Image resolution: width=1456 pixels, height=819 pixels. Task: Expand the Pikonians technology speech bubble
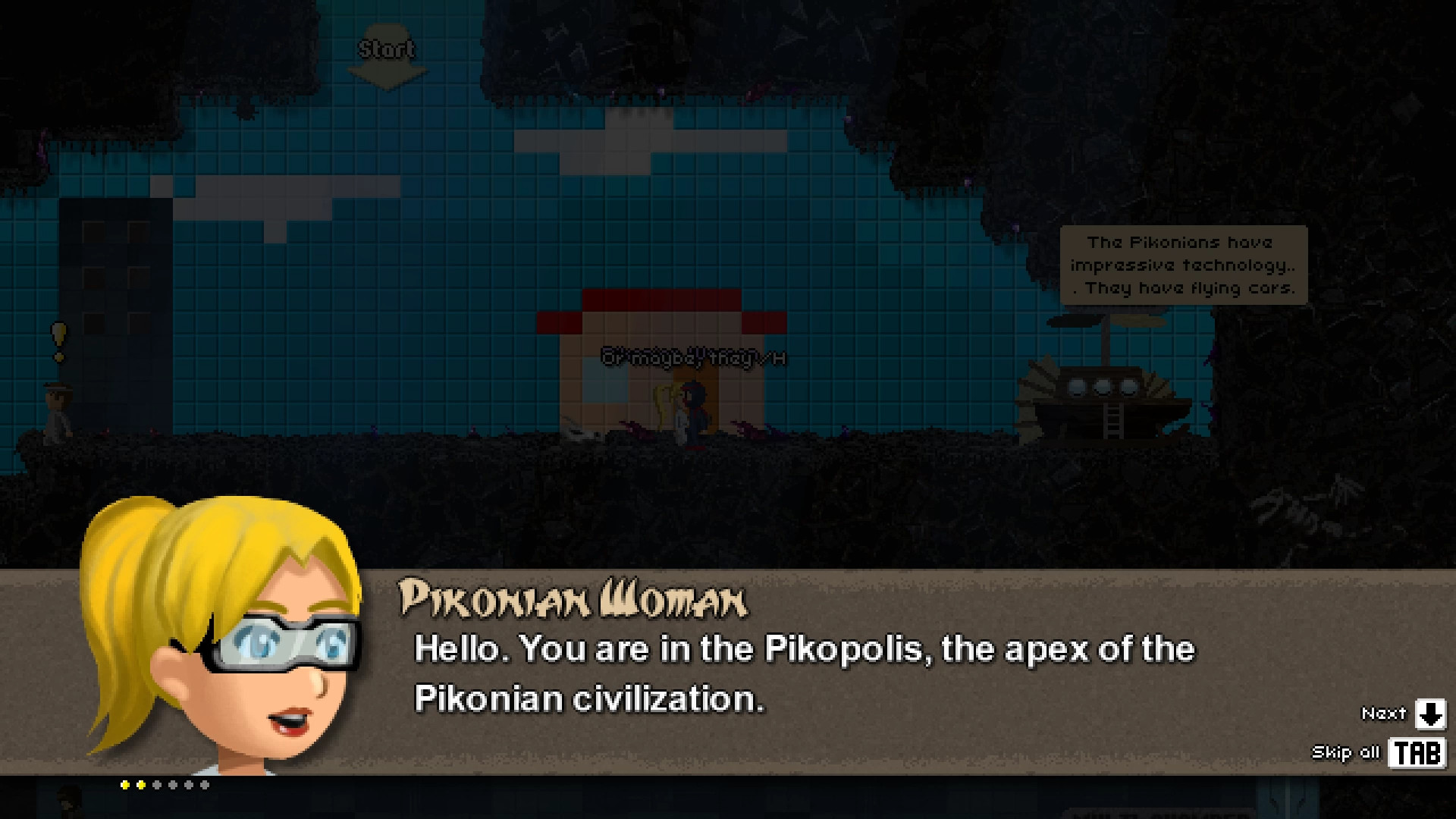pos(1185,265)
